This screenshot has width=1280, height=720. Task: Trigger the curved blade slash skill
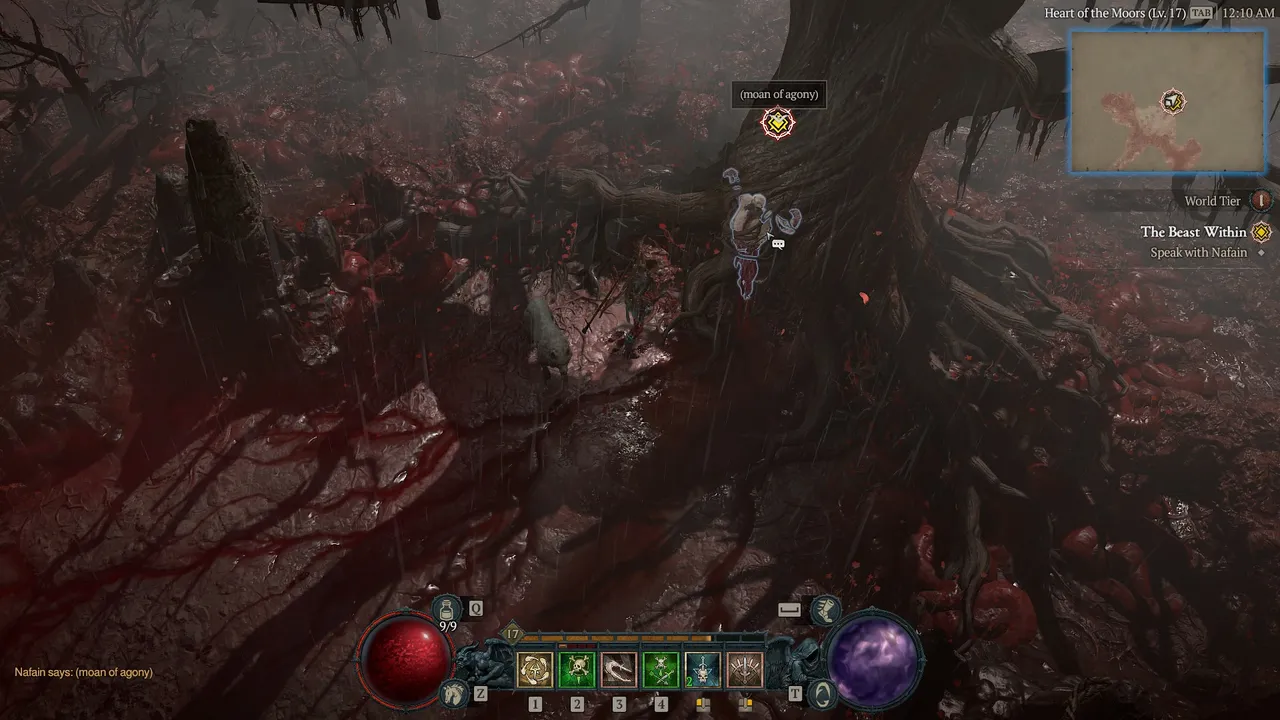click(x=619, y=670)
